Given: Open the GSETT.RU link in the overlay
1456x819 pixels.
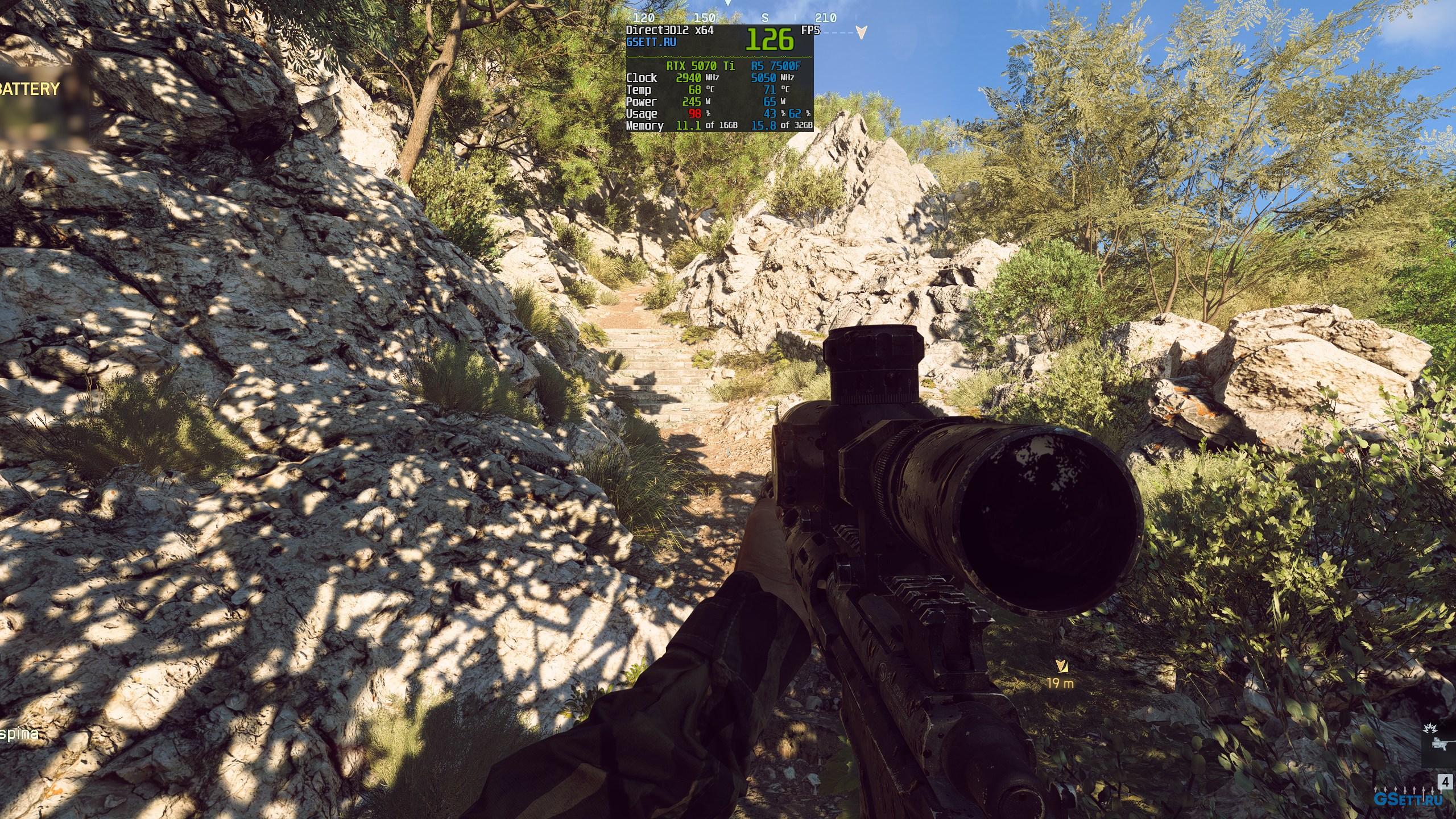Looking at the screenshot, I should point(651,42).
